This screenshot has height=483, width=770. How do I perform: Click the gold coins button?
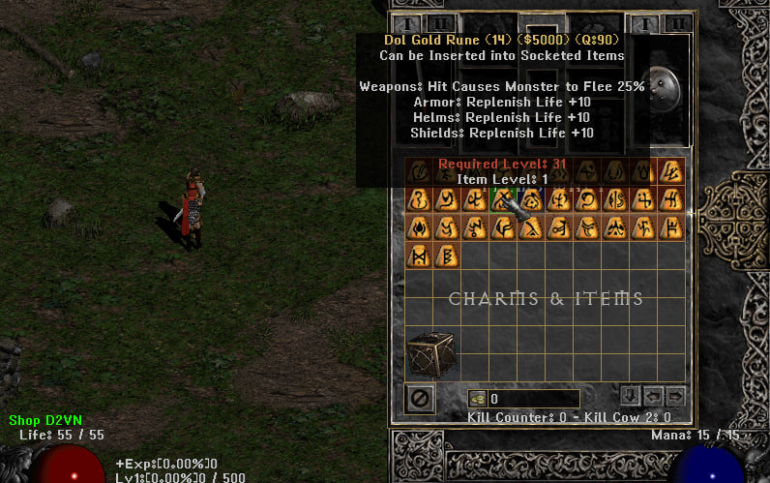coord(477,399)
